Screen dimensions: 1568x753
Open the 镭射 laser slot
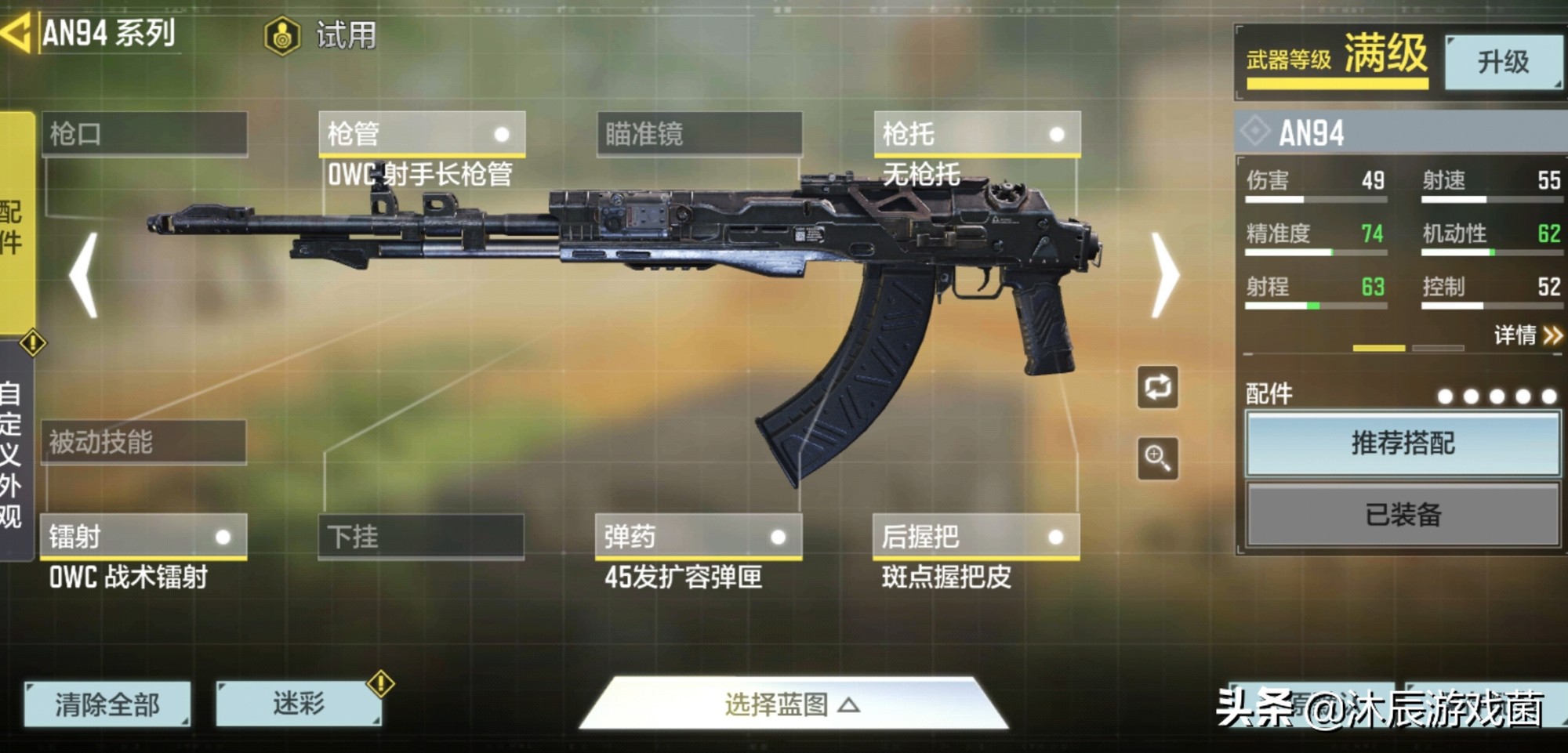point(144,537)
